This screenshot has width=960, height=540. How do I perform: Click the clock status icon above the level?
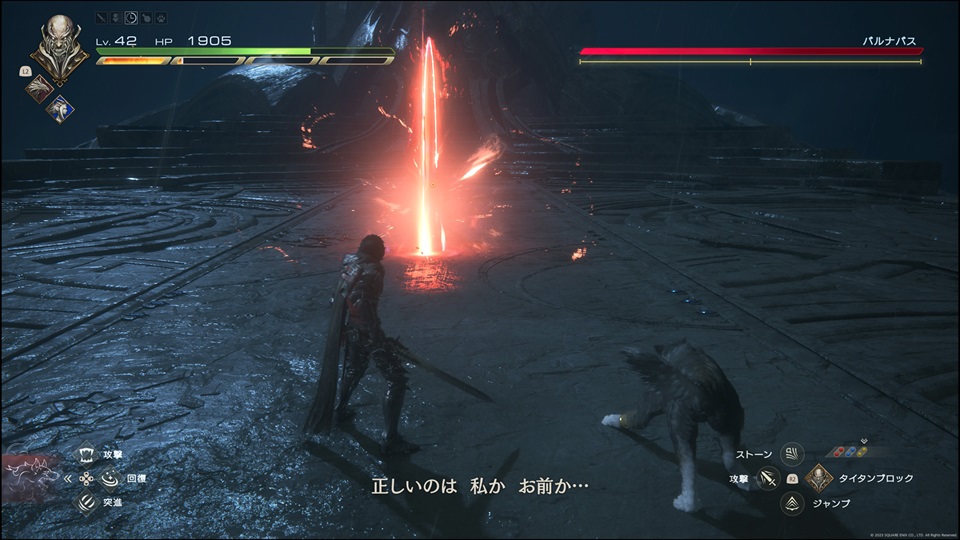coord(130,18)
